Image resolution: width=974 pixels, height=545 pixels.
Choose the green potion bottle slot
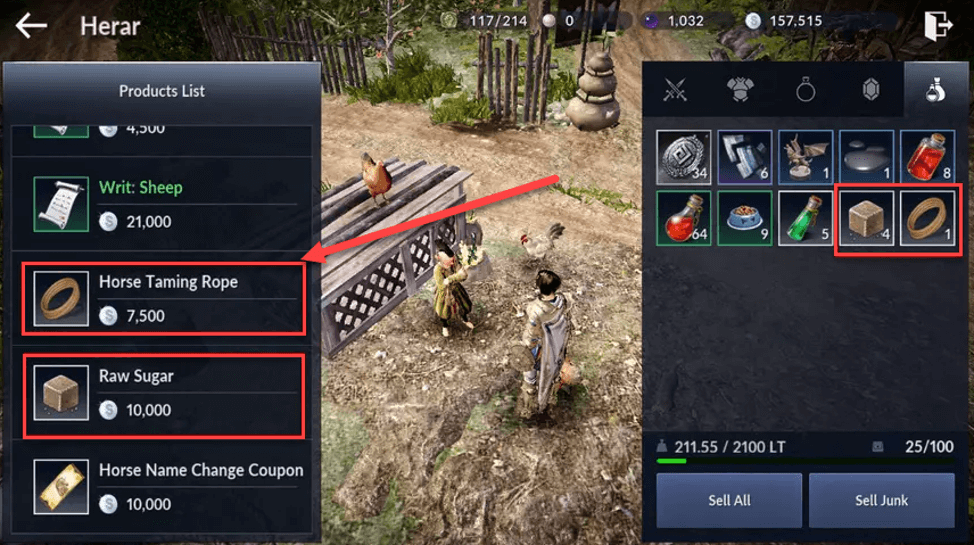[805, 218]
